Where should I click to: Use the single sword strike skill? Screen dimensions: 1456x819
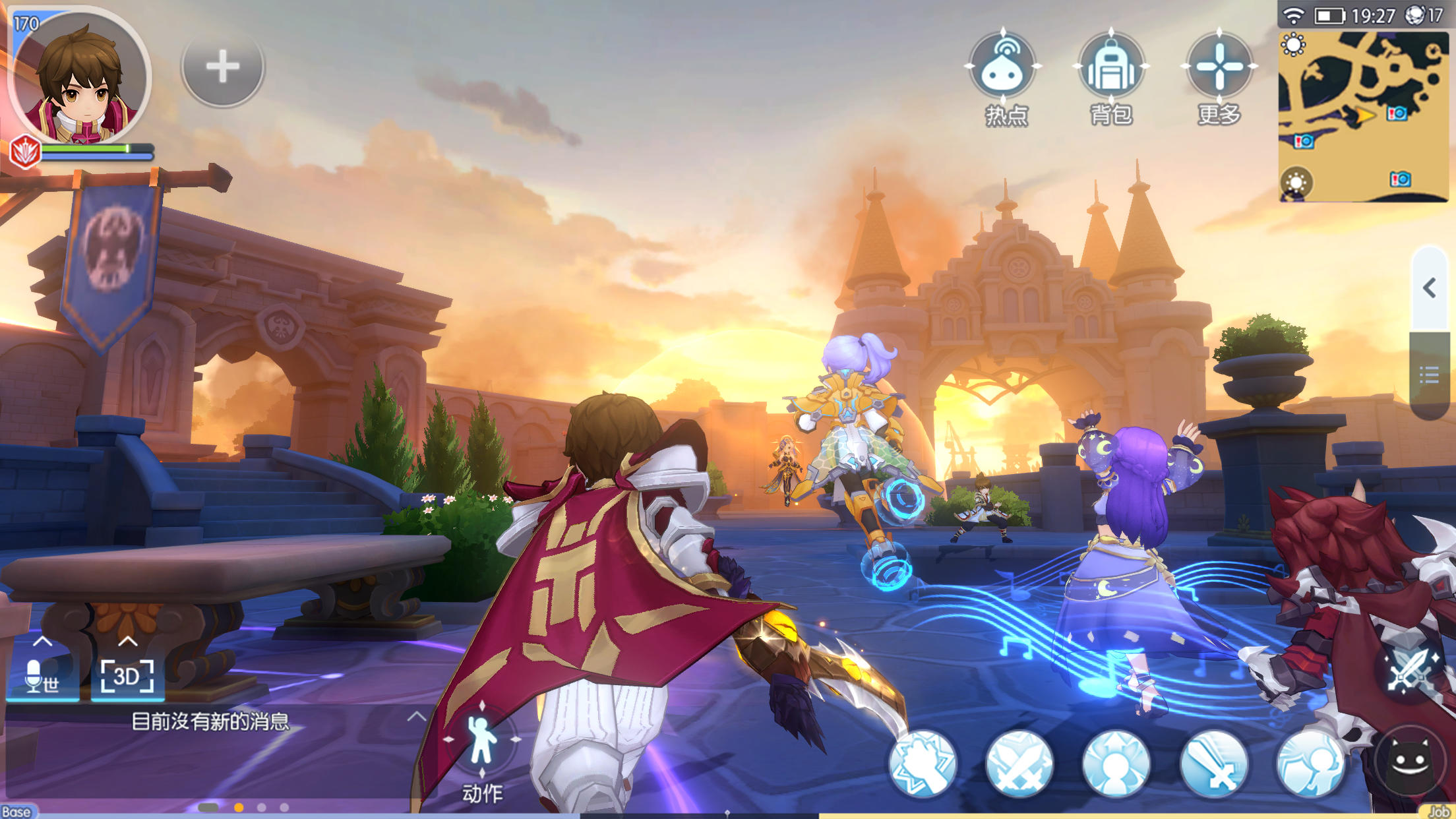(1213, 764)
